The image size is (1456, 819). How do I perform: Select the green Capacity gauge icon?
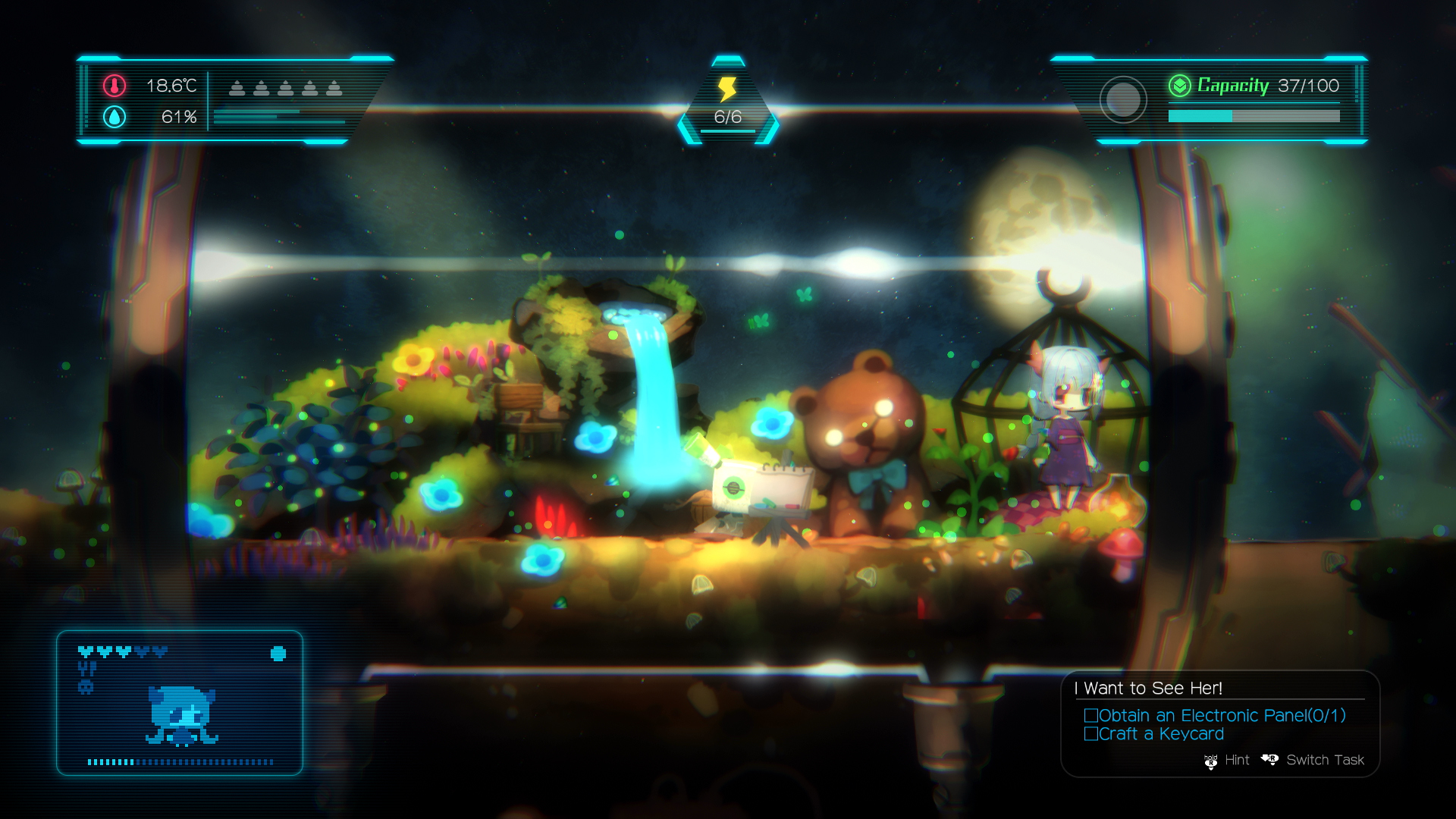(x=1180, y=86)
